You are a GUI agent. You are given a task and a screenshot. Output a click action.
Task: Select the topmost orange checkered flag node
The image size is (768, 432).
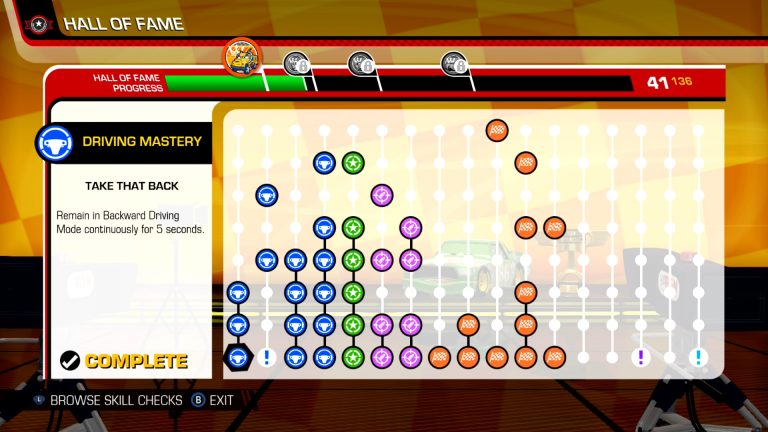point(497,130)
